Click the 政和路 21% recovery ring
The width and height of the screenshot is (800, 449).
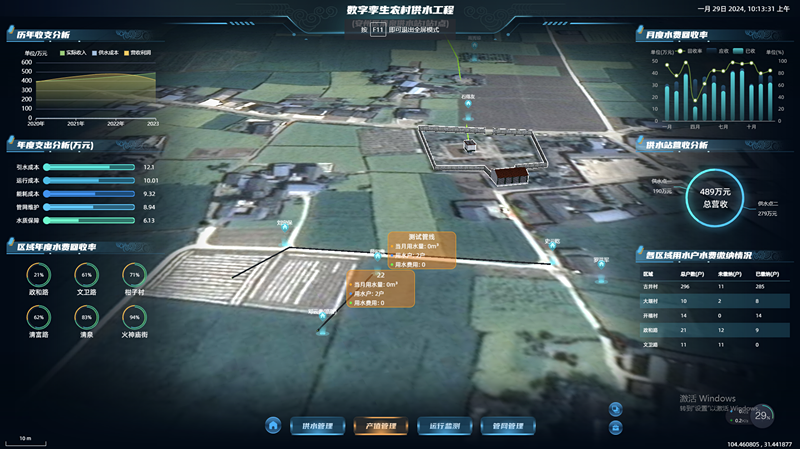pos(39,274)
